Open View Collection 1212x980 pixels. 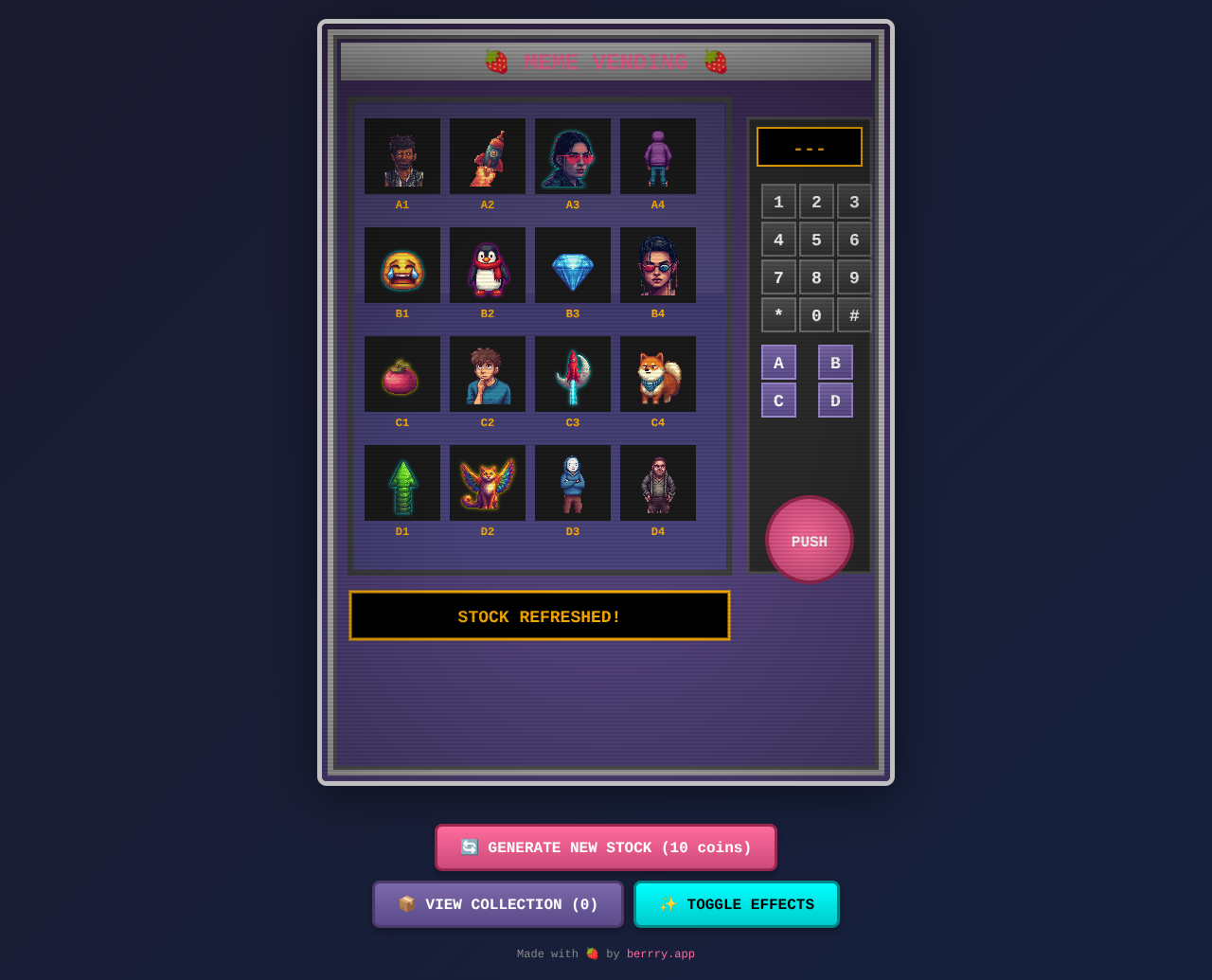coord(497,903)
